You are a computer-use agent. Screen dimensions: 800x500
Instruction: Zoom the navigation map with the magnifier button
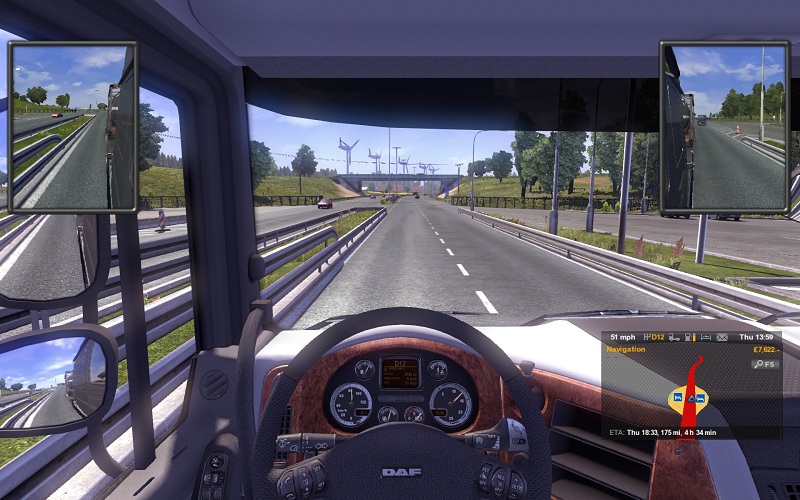(x=765, y=364)
